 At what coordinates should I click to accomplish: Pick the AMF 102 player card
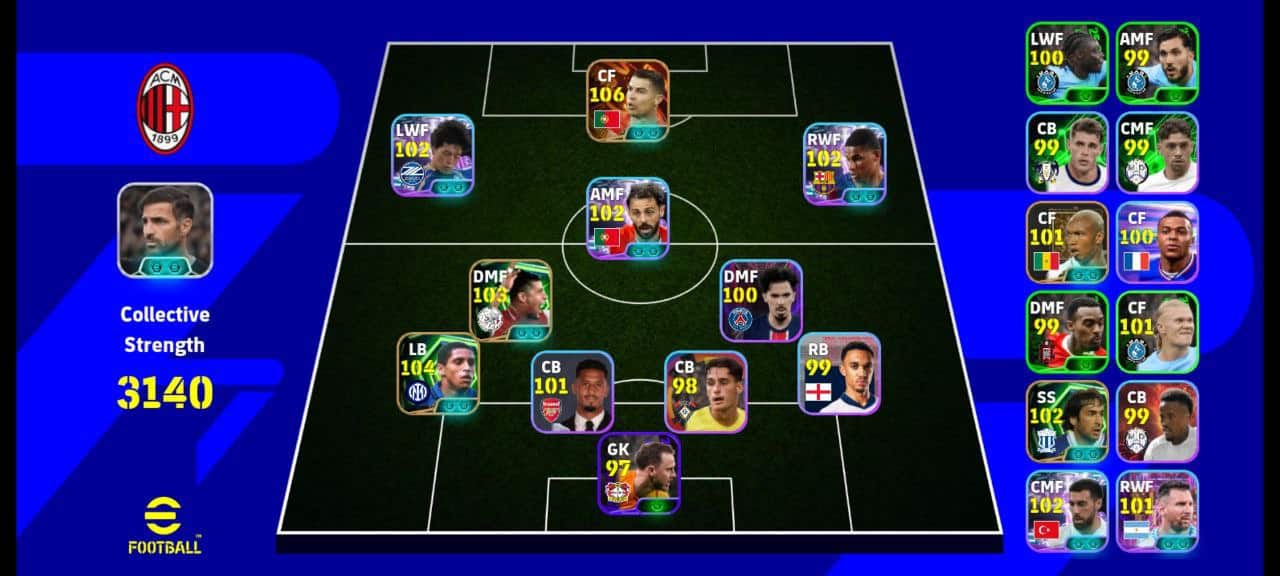point(627,218)
